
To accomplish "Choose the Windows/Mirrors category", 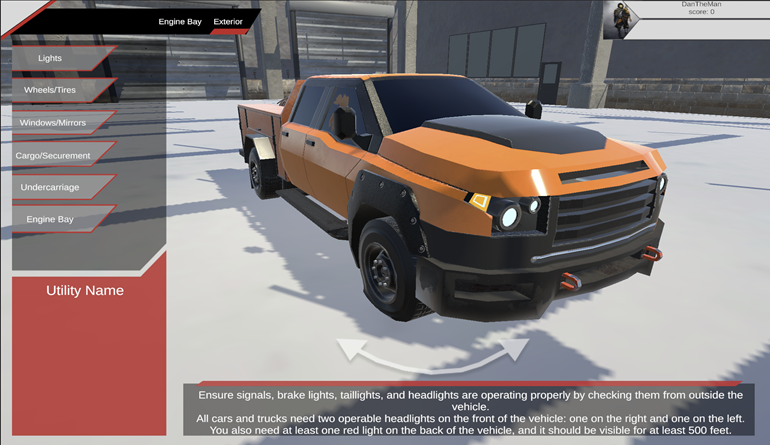I will coord(54,123).
